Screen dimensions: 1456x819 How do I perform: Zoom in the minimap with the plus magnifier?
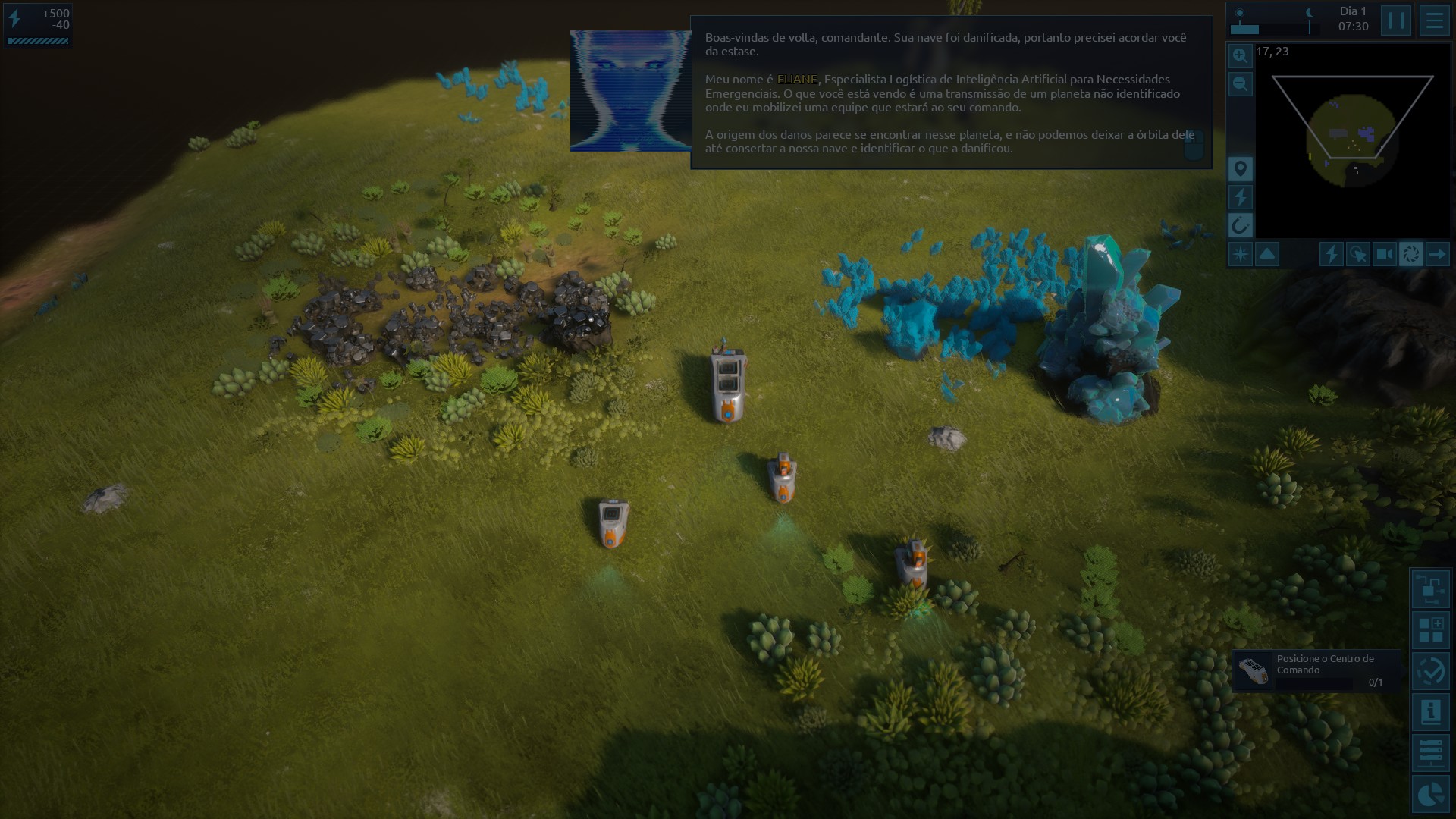pos(1240,55)
